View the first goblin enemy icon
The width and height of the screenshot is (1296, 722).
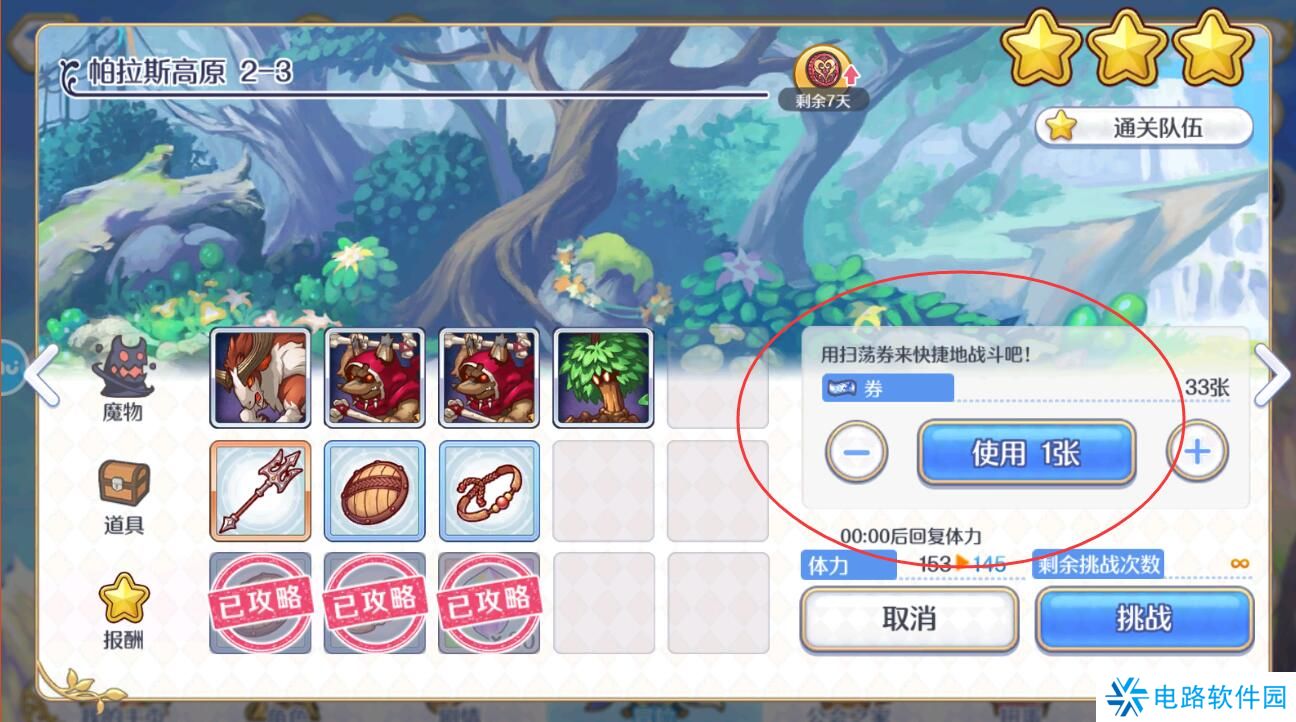374,378
